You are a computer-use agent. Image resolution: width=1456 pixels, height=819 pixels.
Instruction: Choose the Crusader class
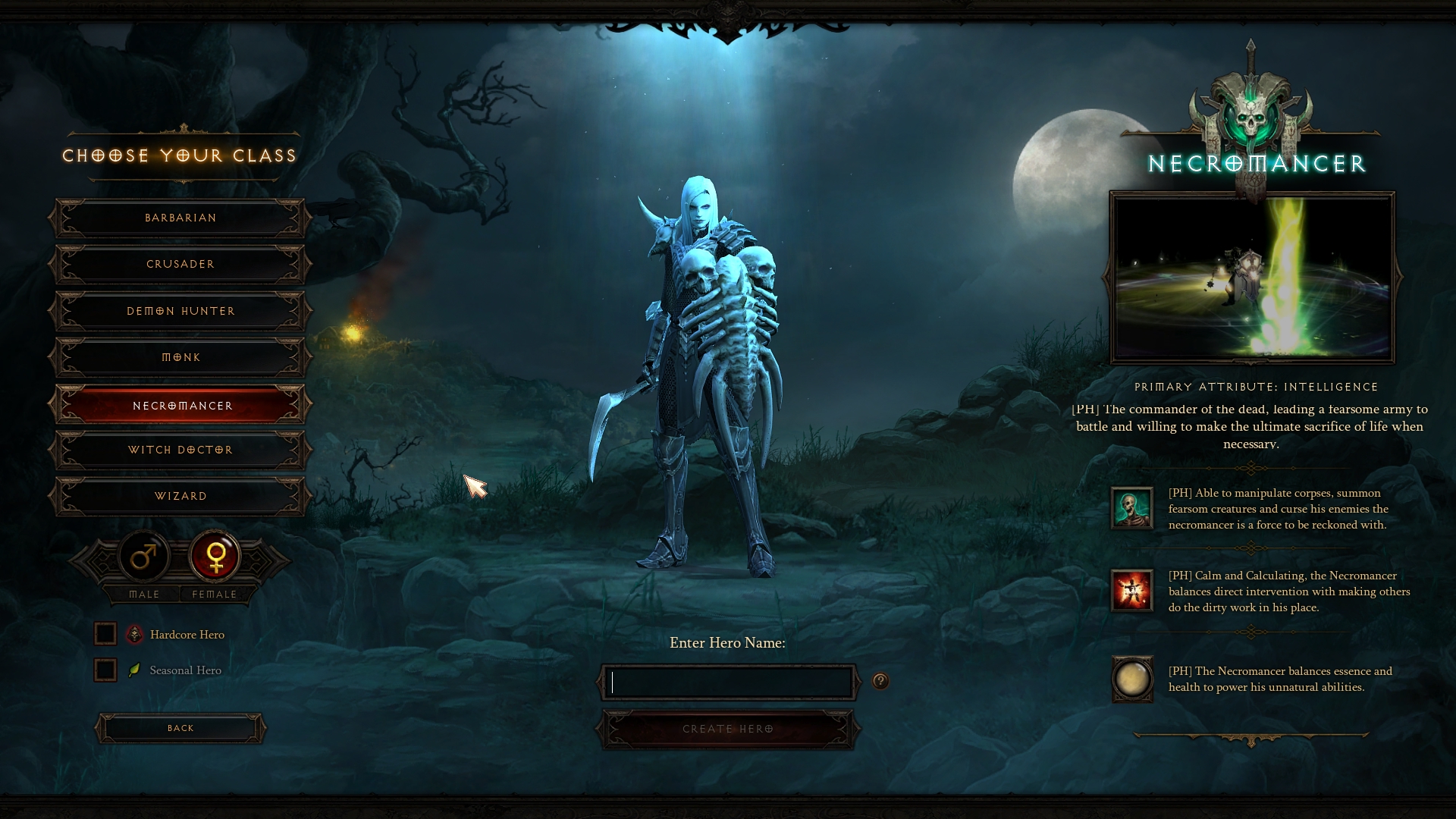point(180,265)
